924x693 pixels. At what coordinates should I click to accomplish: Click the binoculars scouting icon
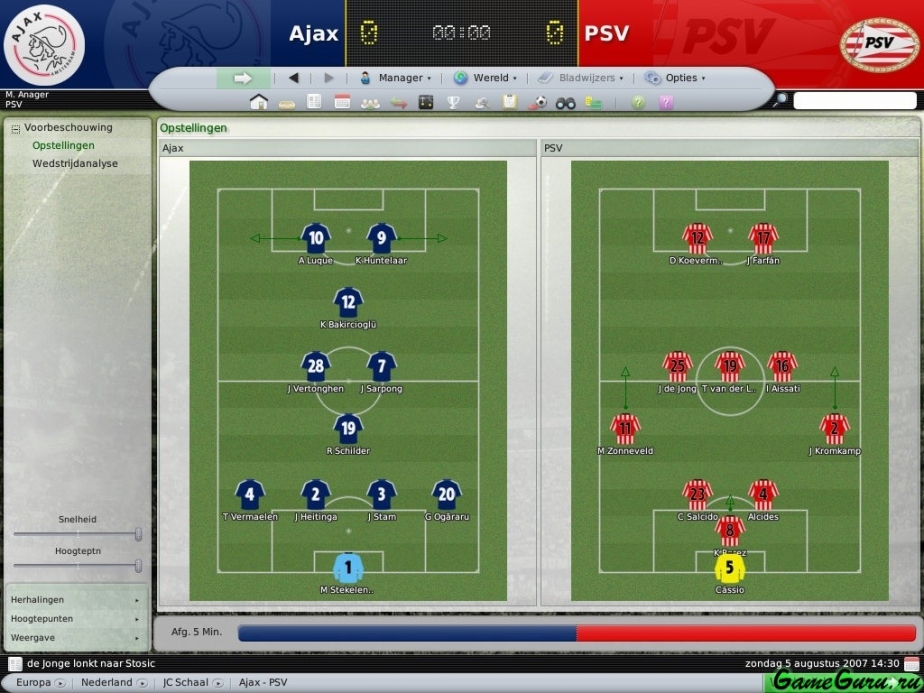click(566, 102)
